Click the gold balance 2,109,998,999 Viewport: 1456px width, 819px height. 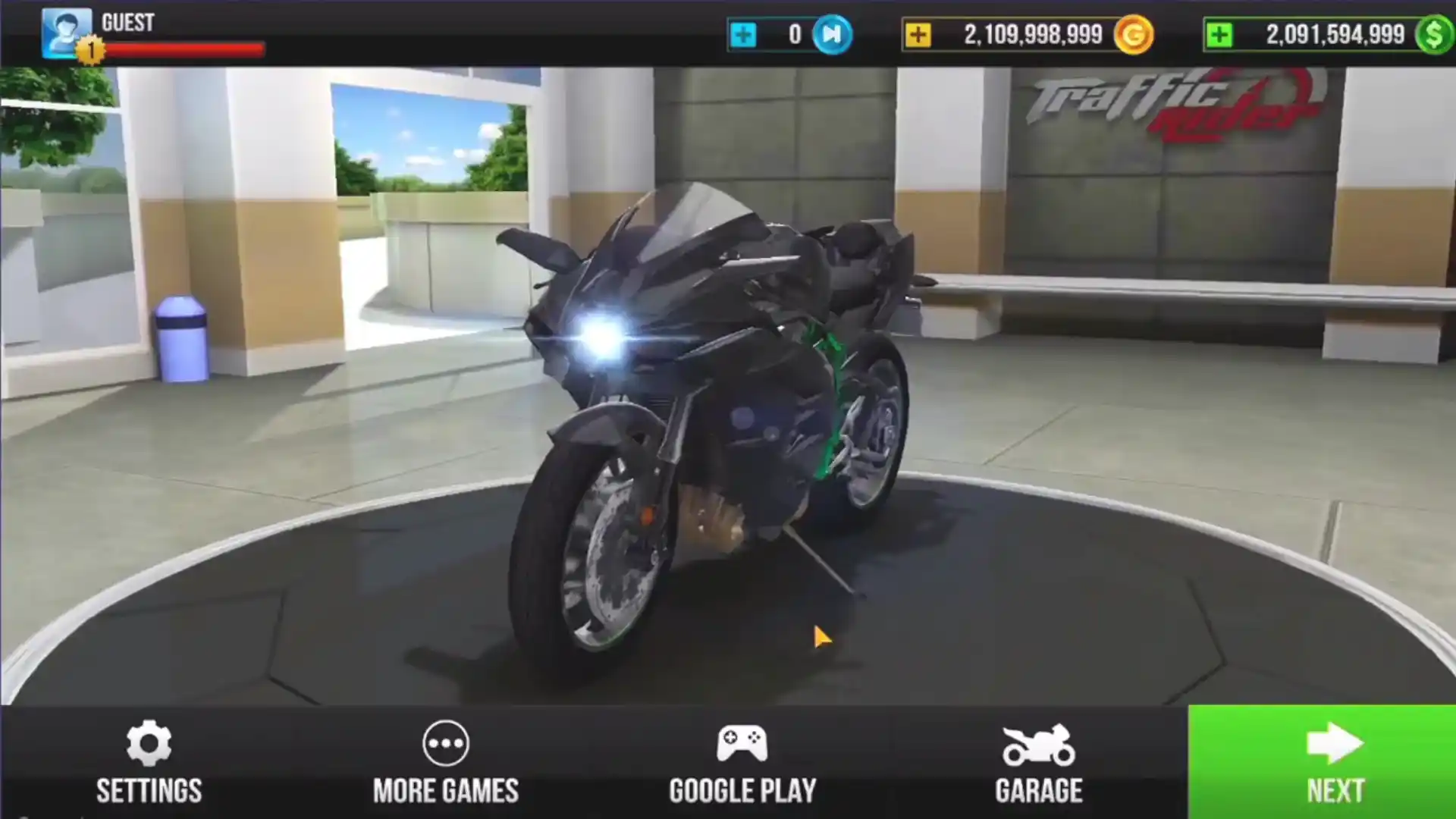coord(1031,34)
